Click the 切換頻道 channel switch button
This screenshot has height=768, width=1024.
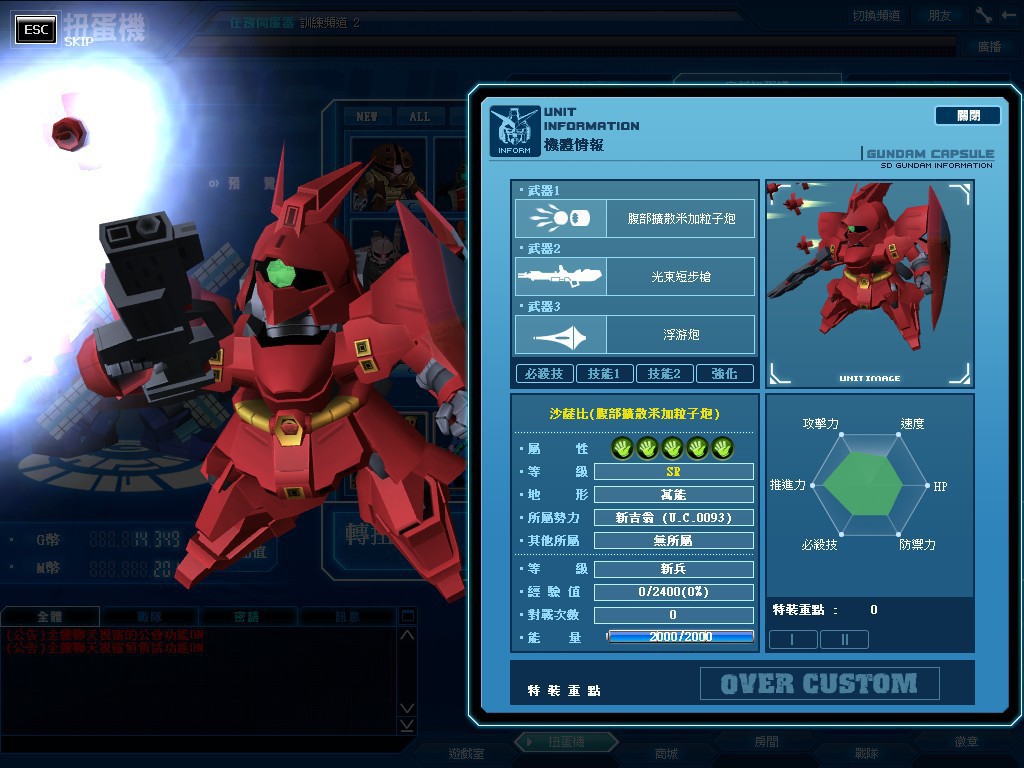click(x=876, y=15)
